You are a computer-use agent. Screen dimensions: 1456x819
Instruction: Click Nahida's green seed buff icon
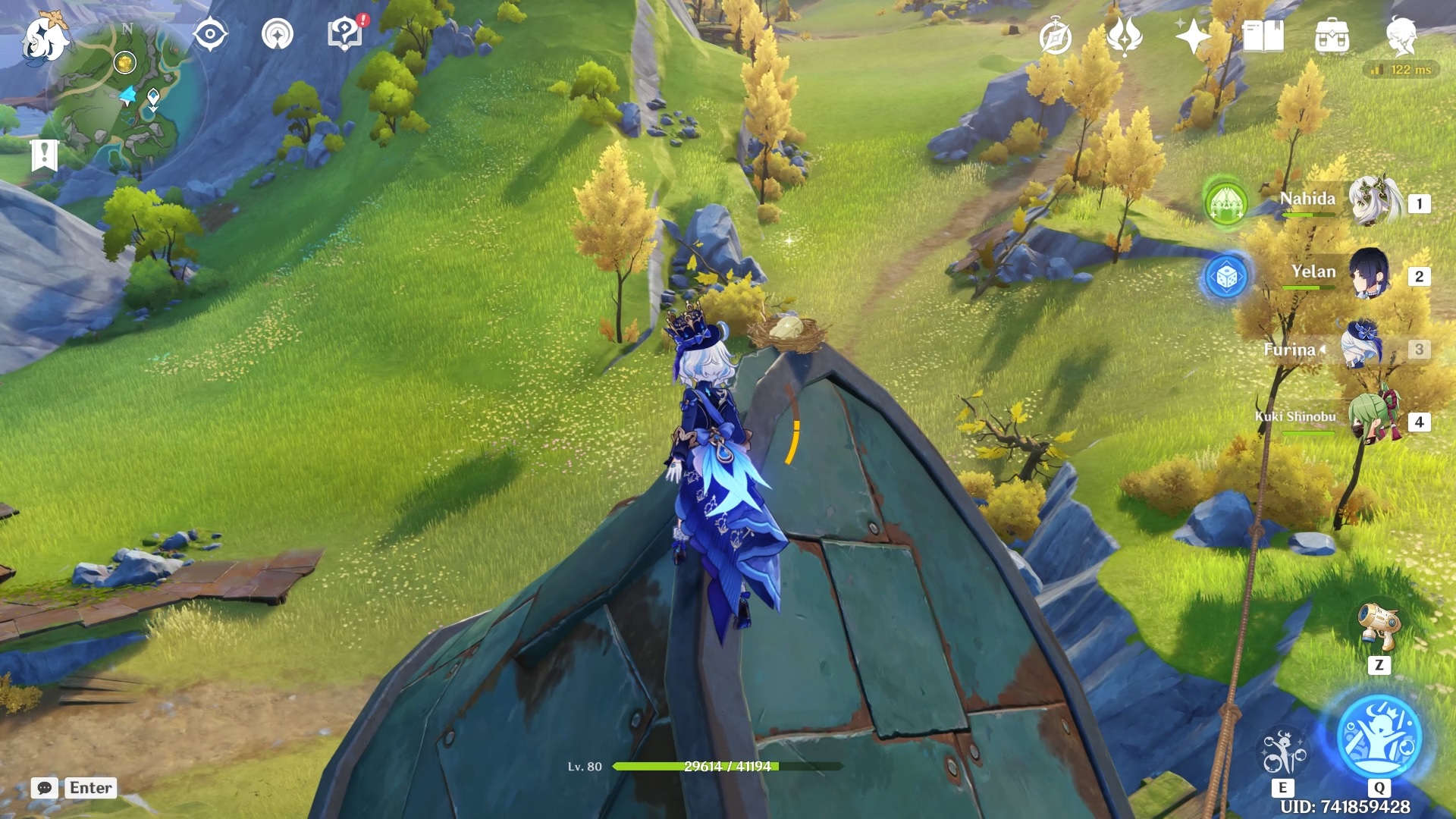point(1226,205)
